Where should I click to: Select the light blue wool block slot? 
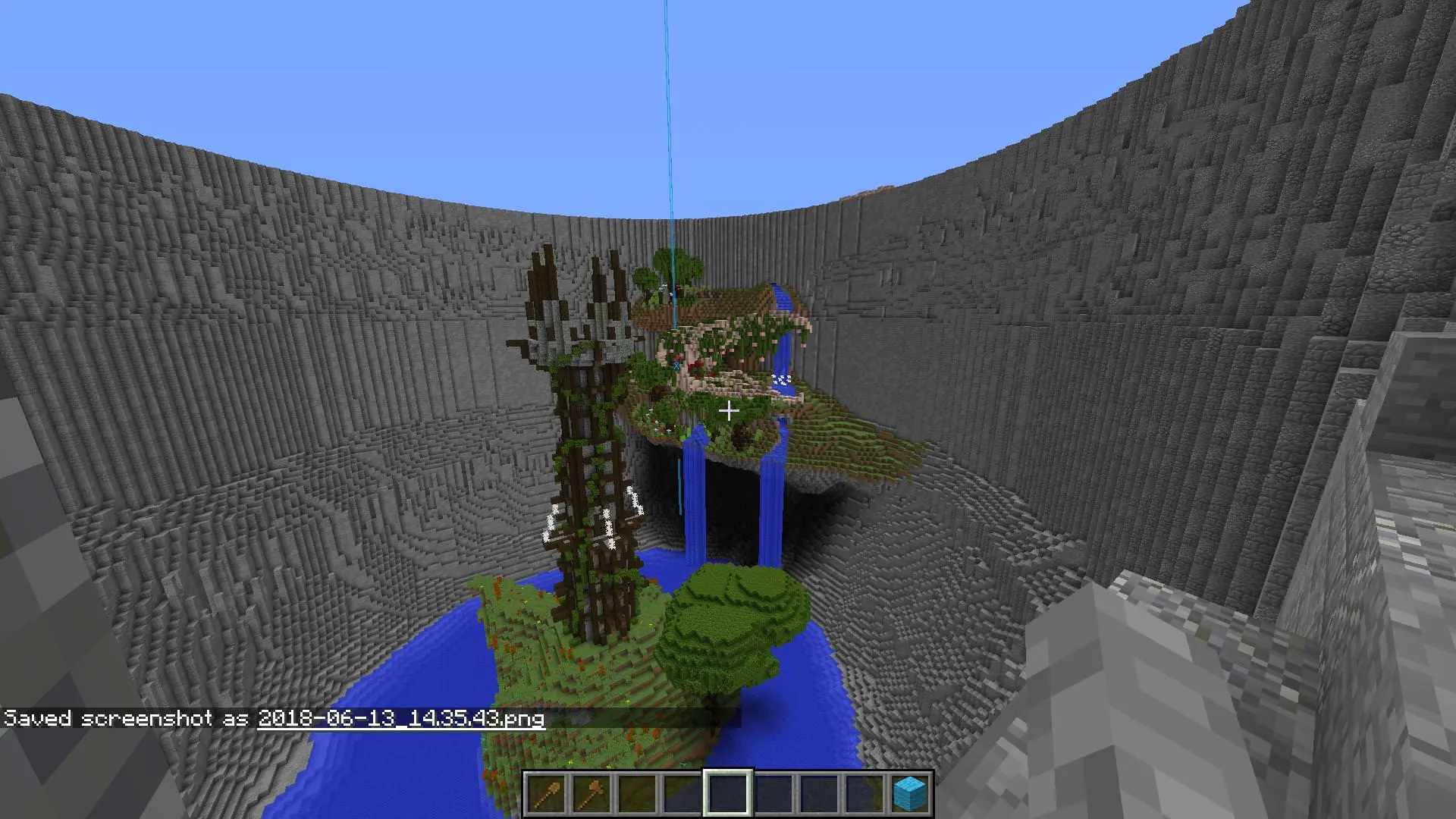pos(910,793)
